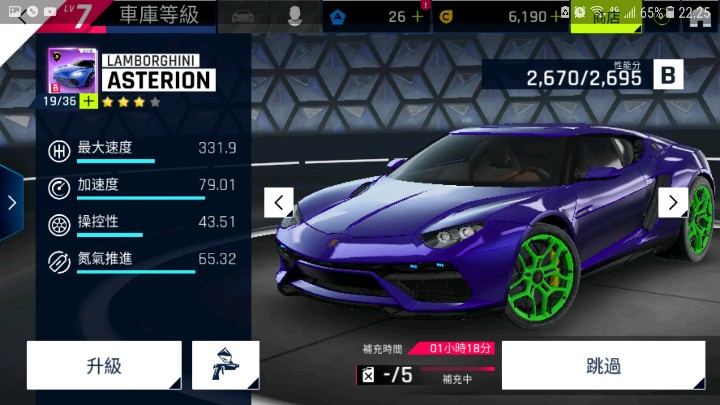This screenshot has height=405, width=720.
Task: Open the car garage icon tab
Action: pos(244,16)
